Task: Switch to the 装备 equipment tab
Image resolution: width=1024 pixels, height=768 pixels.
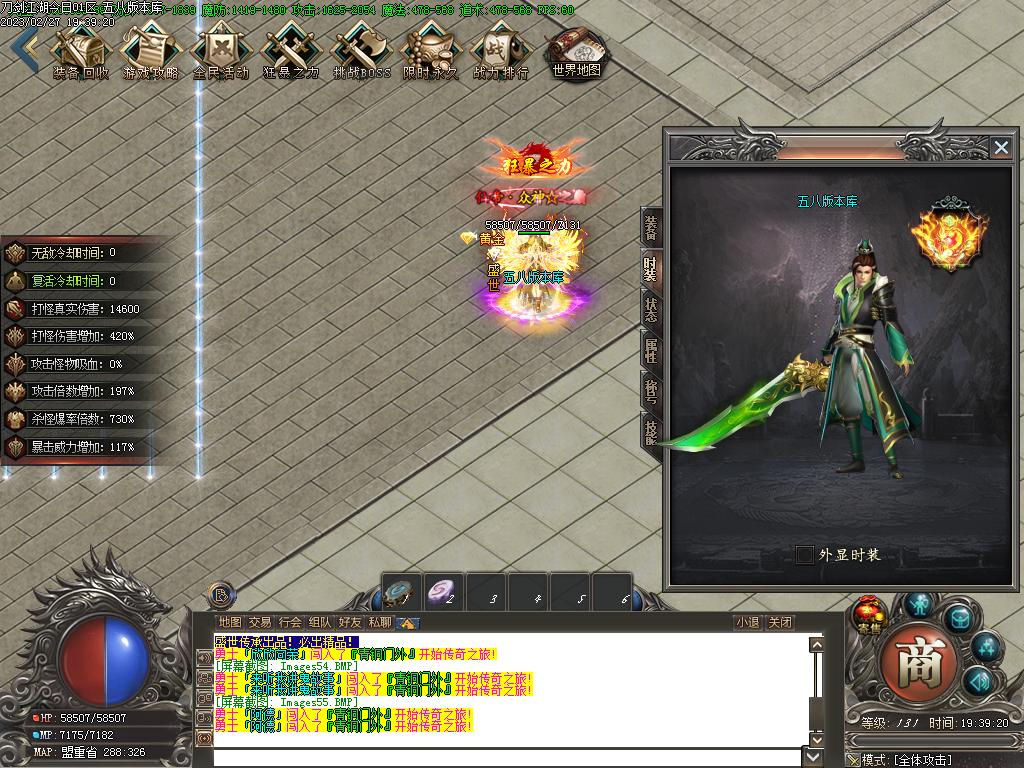Action: 651,229
